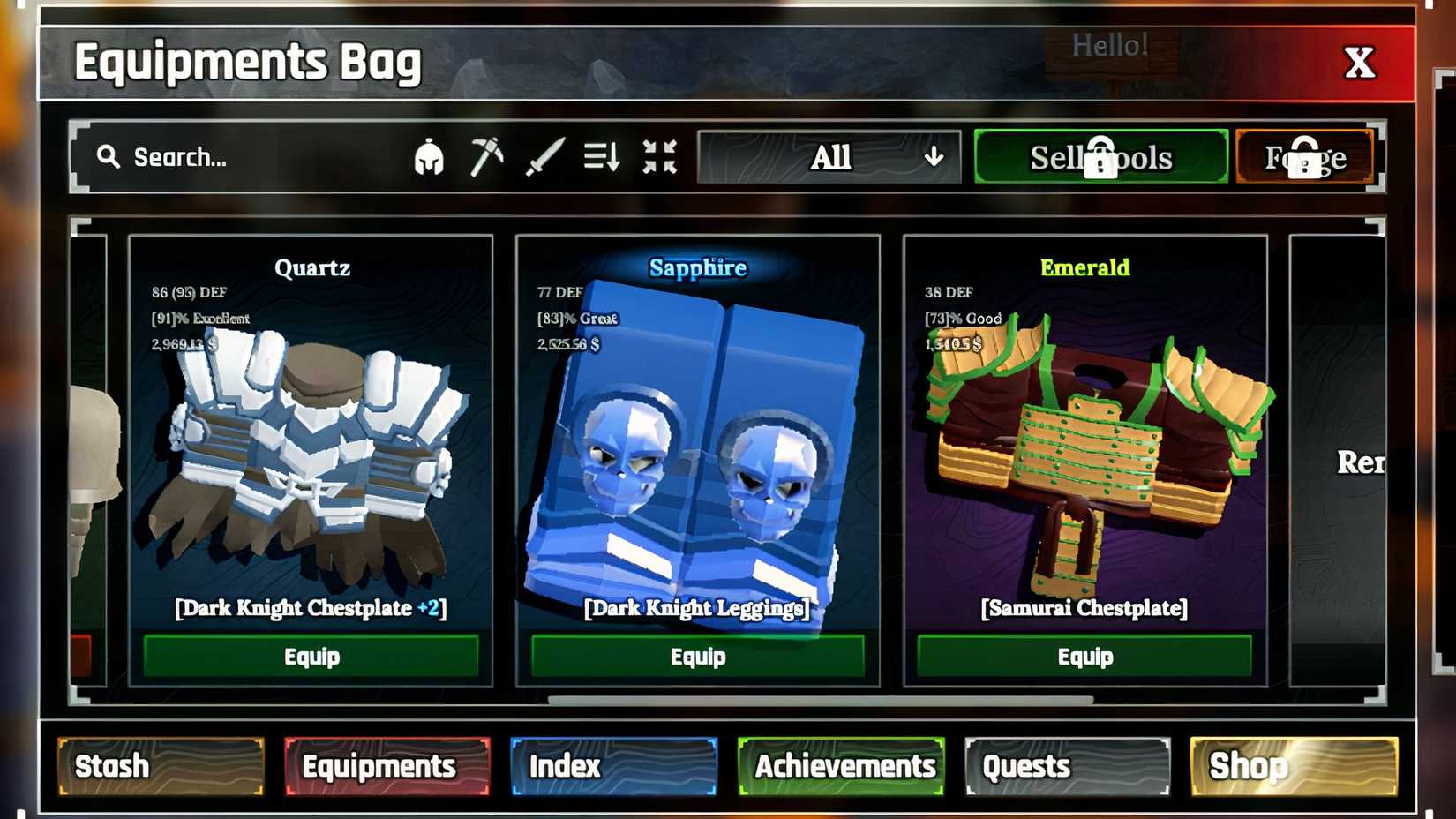Open the Achievements tab
1456x819 pixels.
841,766
